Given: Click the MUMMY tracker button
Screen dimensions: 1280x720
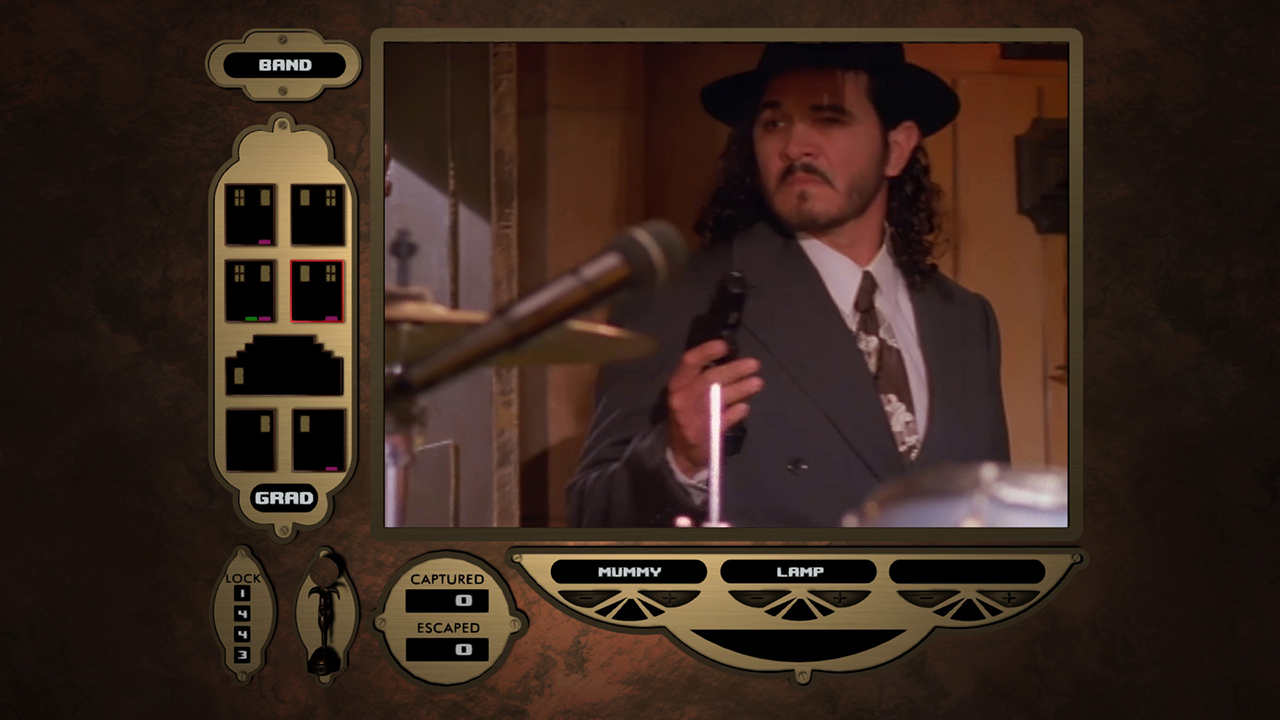Looking at the screenshot, I should coord(628,572).
